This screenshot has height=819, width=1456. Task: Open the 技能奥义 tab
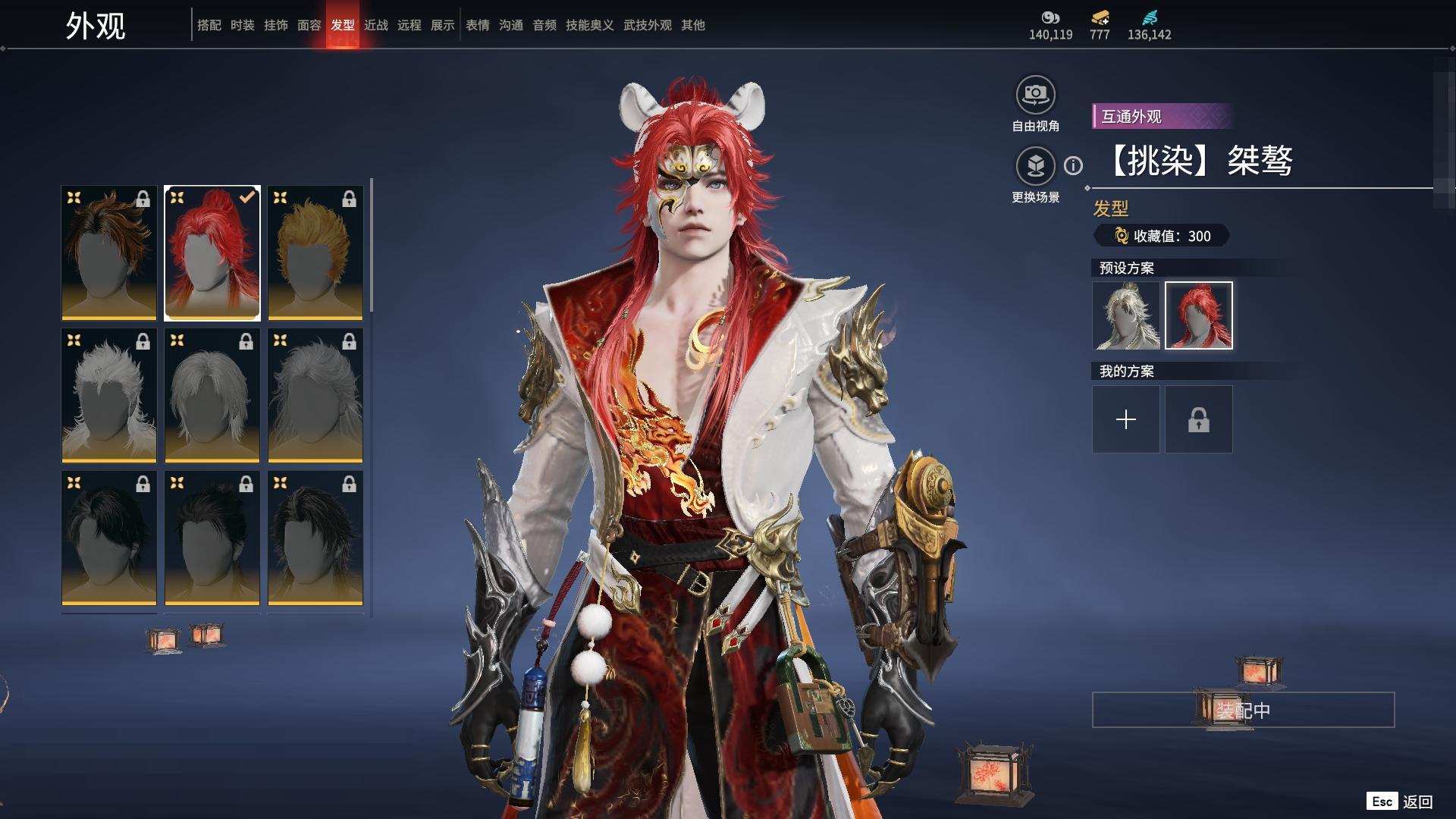pos(589,25)
